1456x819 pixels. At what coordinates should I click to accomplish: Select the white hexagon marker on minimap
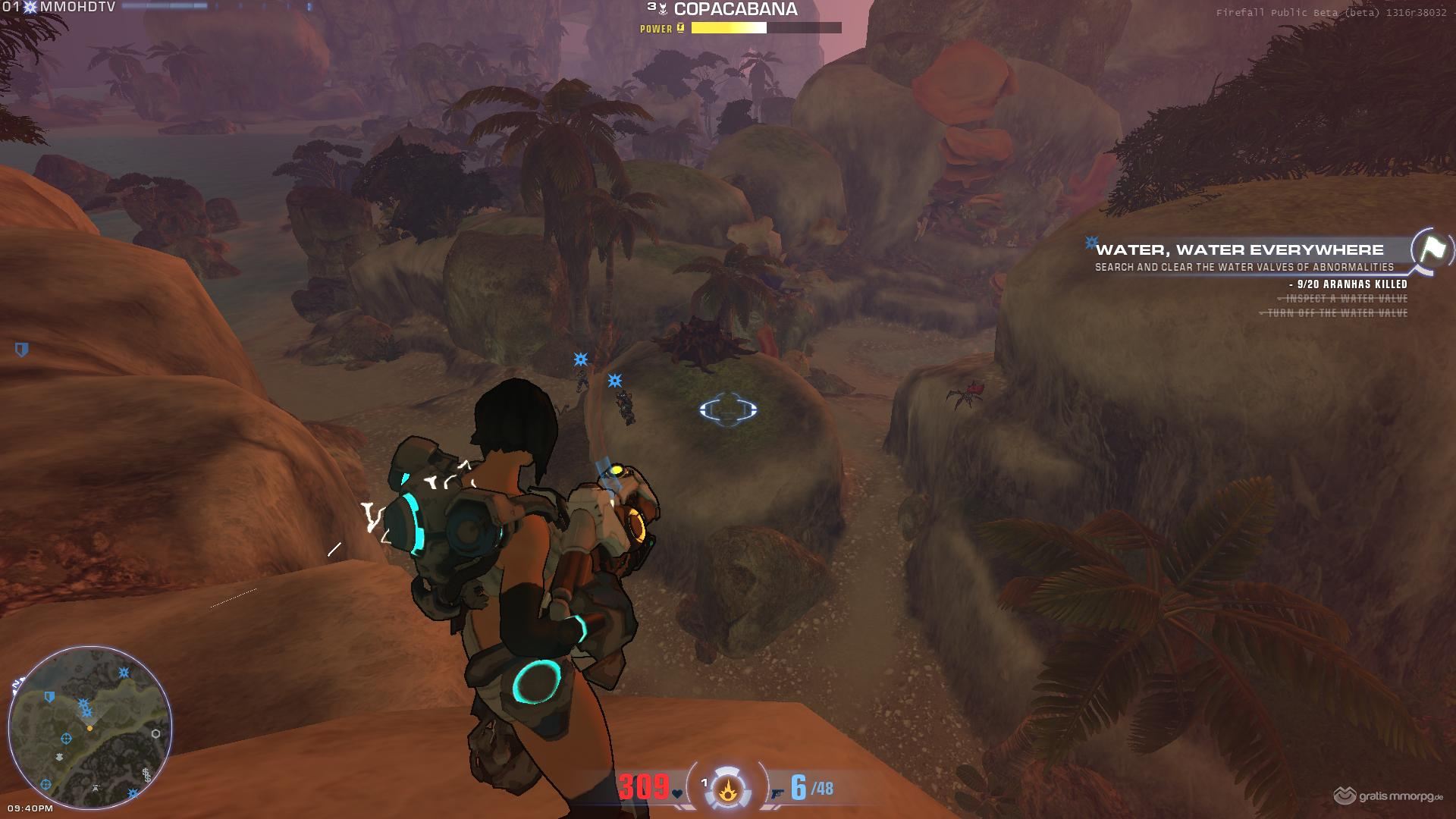click(155, 733)
